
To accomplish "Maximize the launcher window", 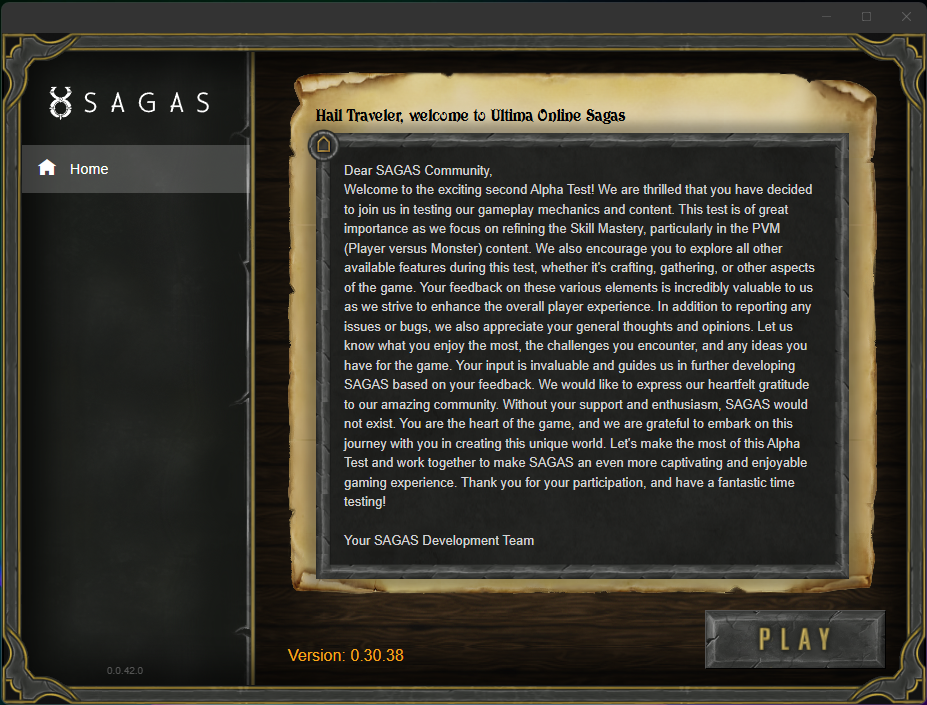I will (866, 16).
